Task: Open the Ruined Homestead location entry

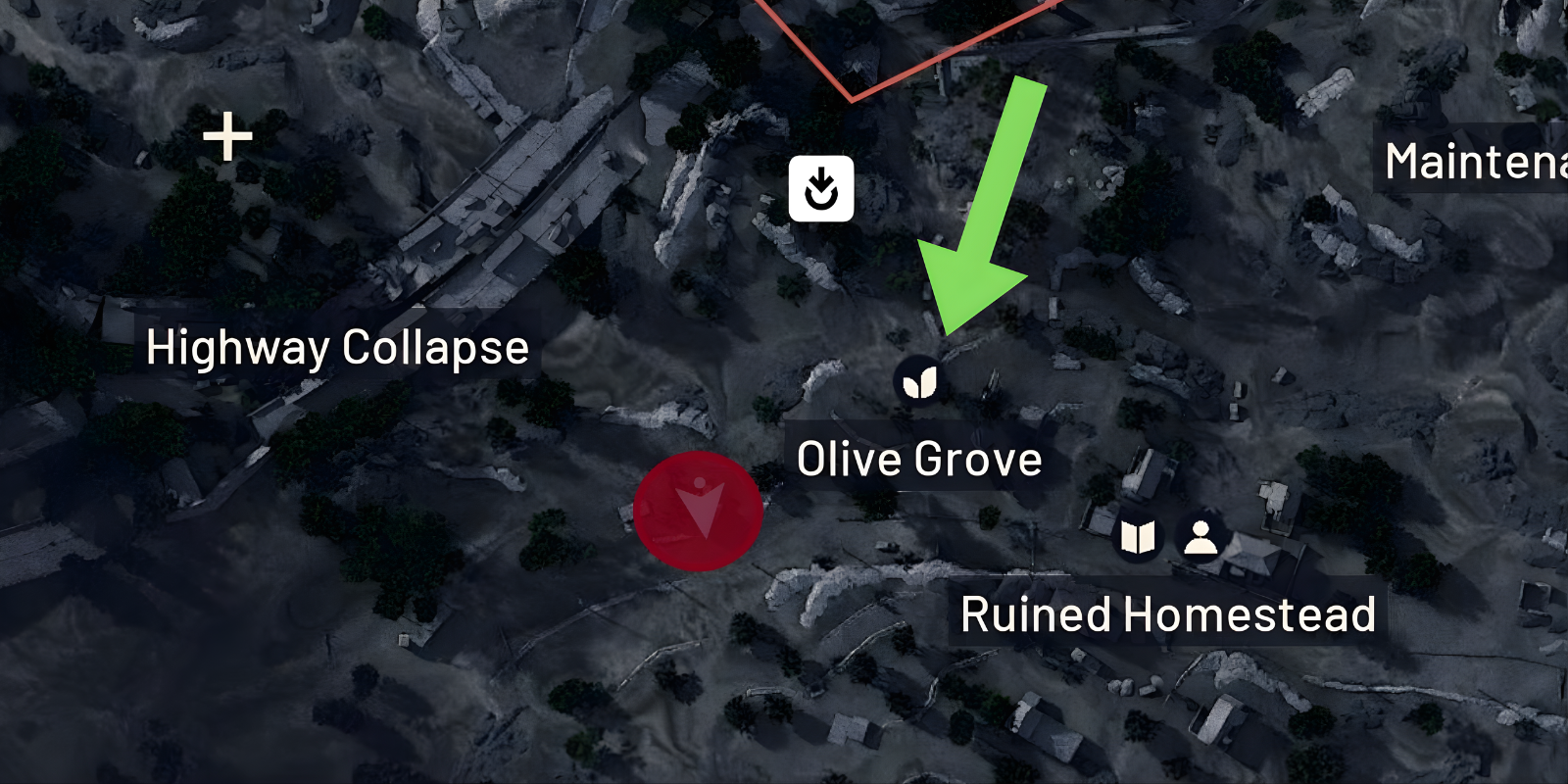Action: [1168, 614]
